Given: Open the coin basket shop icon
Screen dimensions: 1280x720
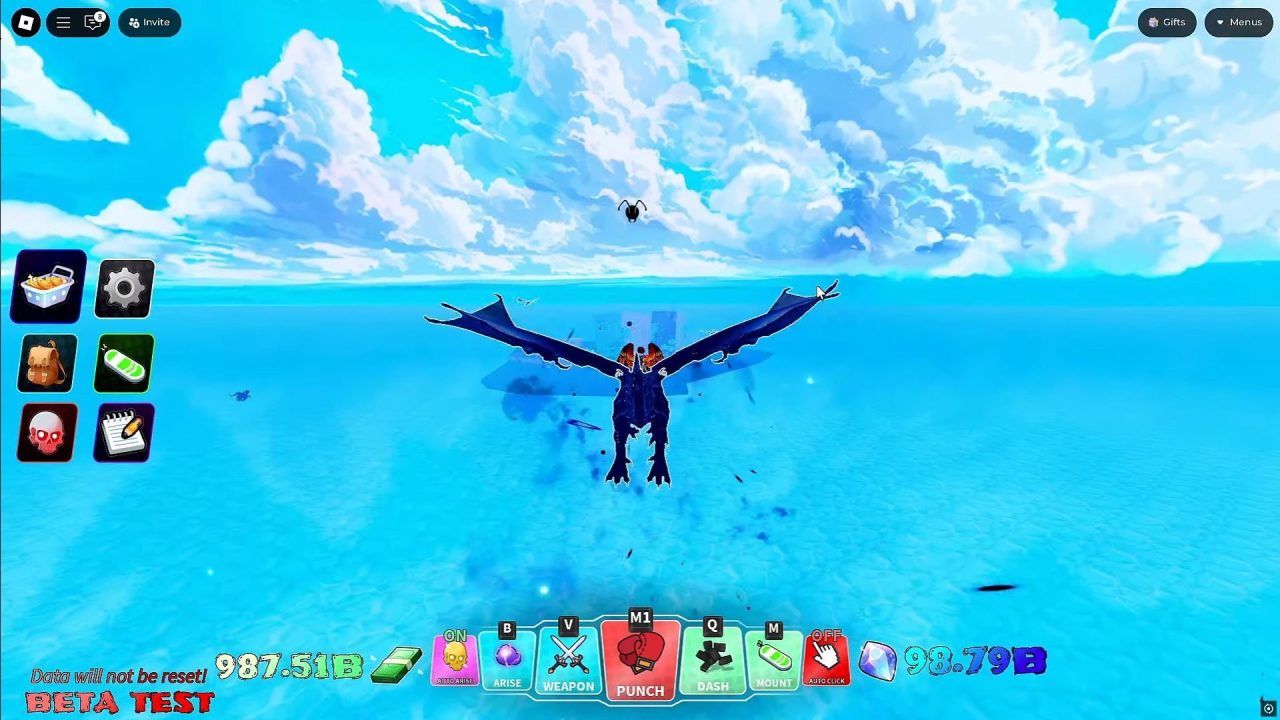Looking at the screenshot, I should pos(46,288).
